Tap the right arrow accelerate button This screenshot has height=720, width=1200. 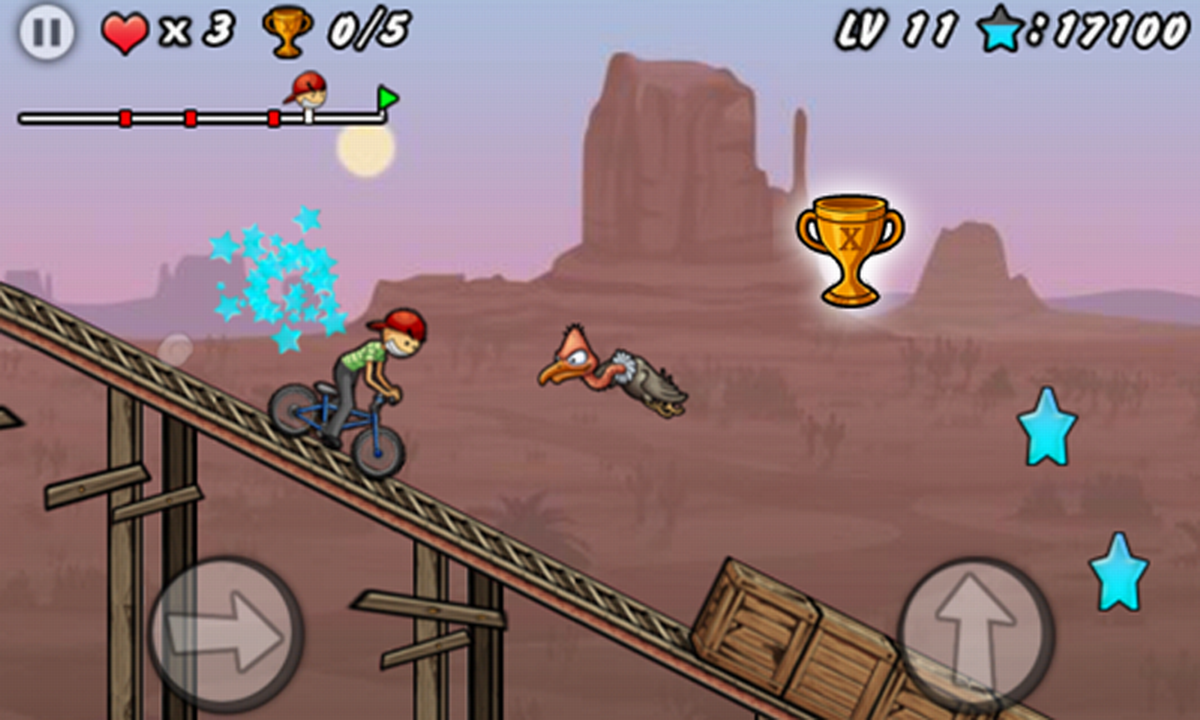tap(226, 632)
